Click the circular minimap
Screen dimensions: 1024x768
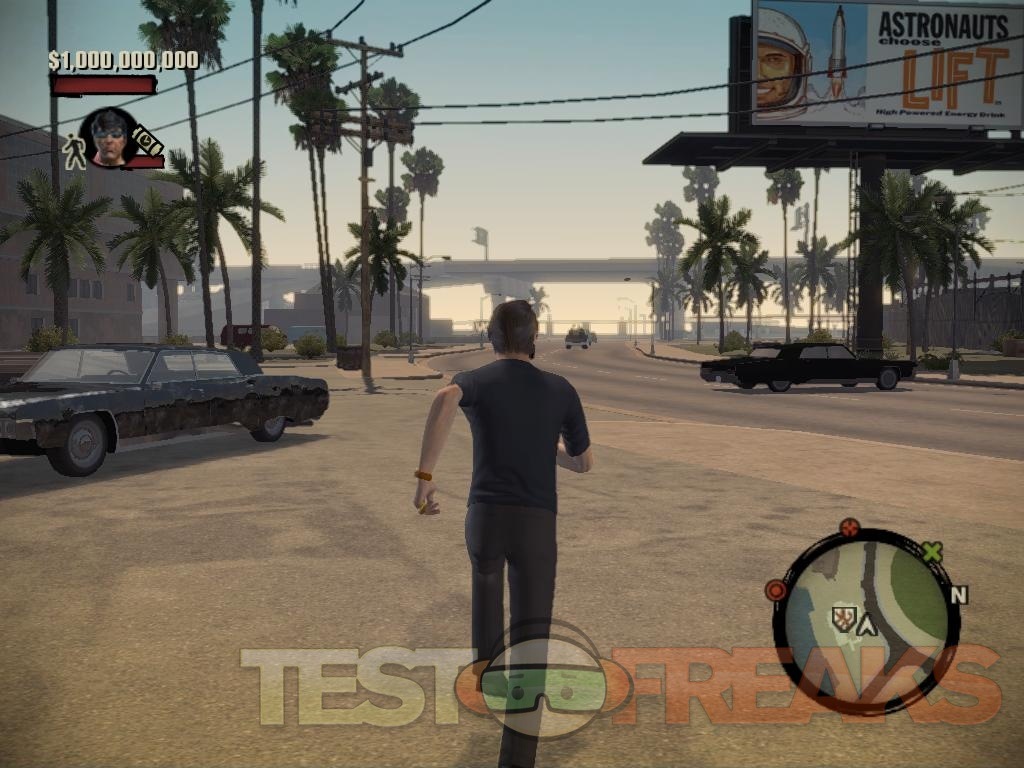[866, 621]
